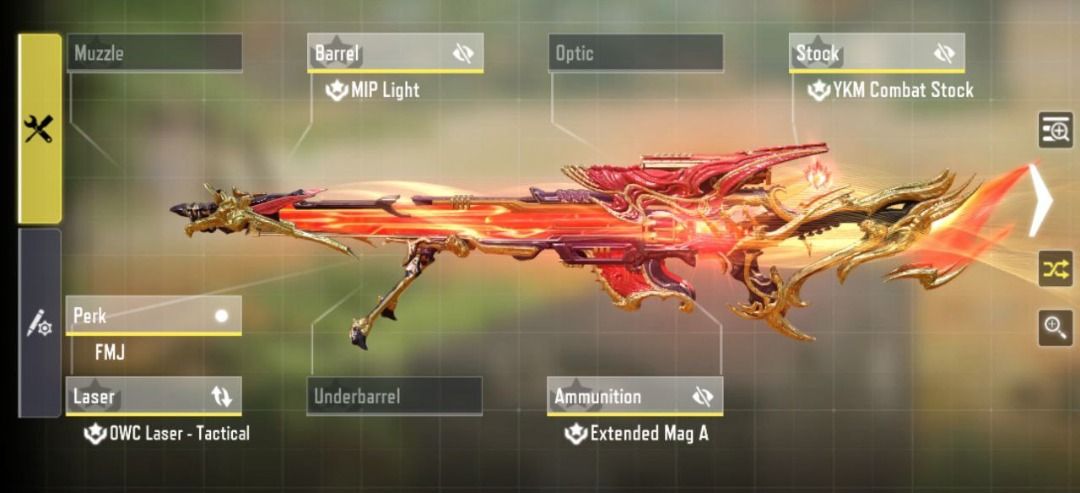Click the shuffle randomize icon
The height and width of the screenshot is (493, 1080).
[1055, 268]
